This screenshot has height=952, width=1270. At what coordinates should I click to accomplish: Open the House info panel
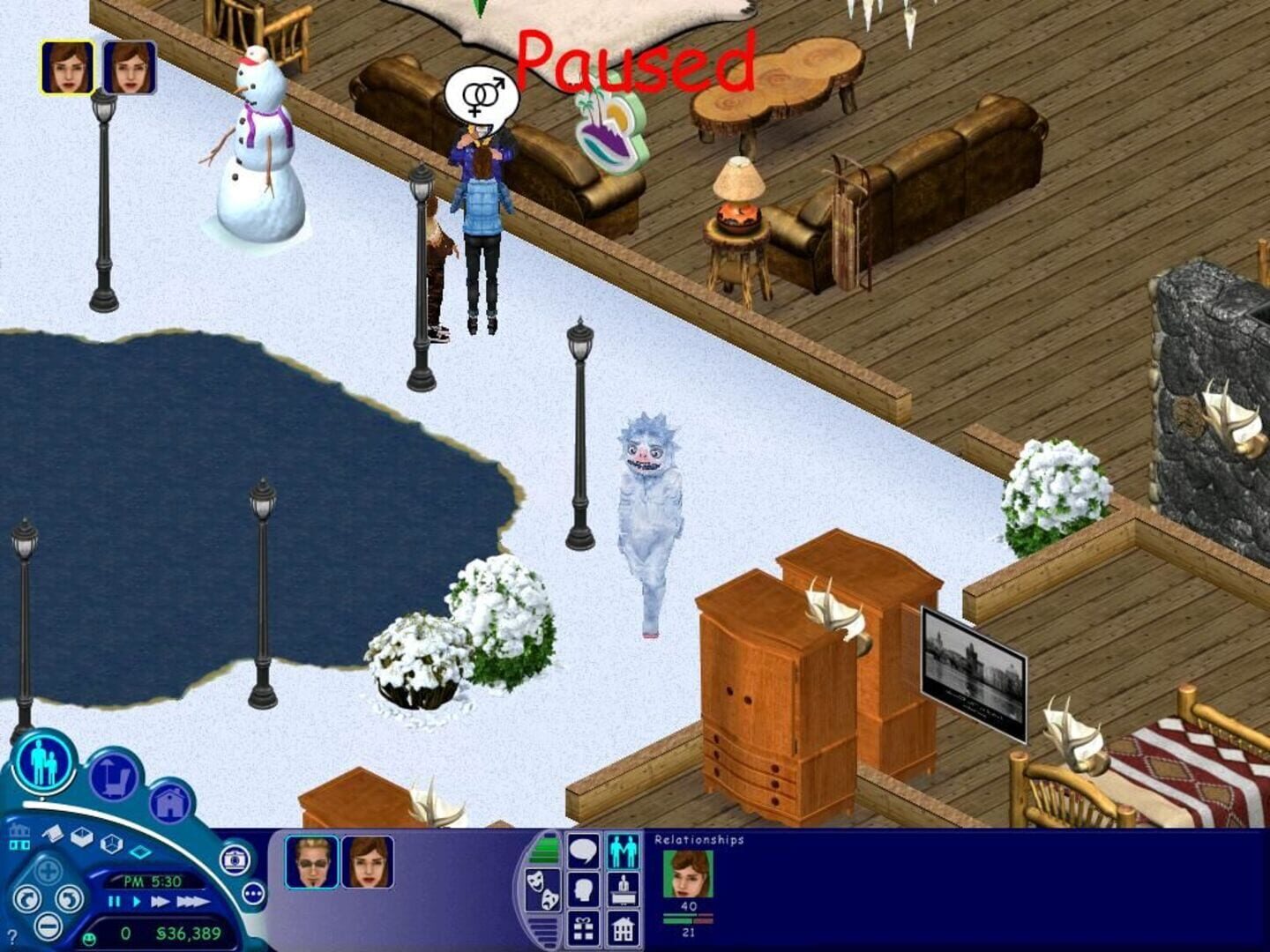coord(624,929)
